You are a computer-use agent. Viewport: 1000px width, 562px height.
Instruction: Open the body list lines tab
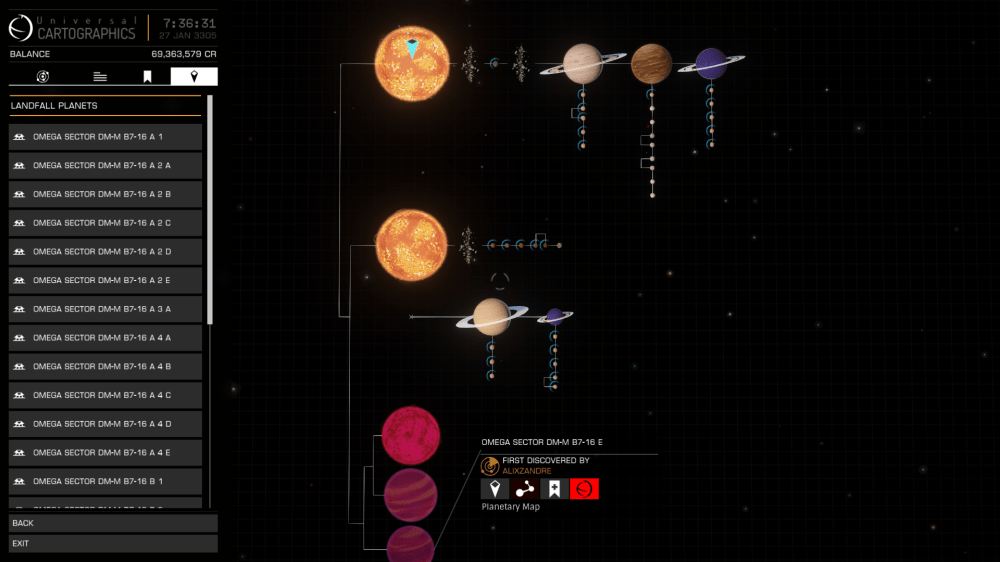(x=100, y=77)
